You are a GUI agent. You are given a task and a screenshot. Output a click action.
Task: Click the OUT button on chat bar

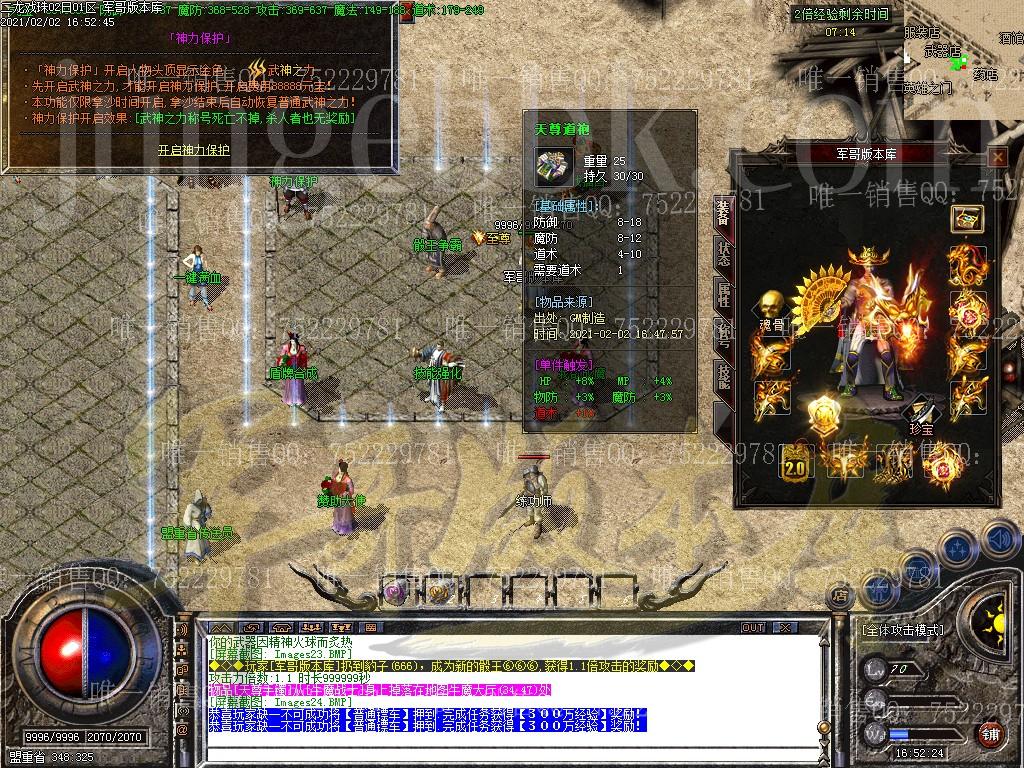pyautogui.click(x=753, y=627)
